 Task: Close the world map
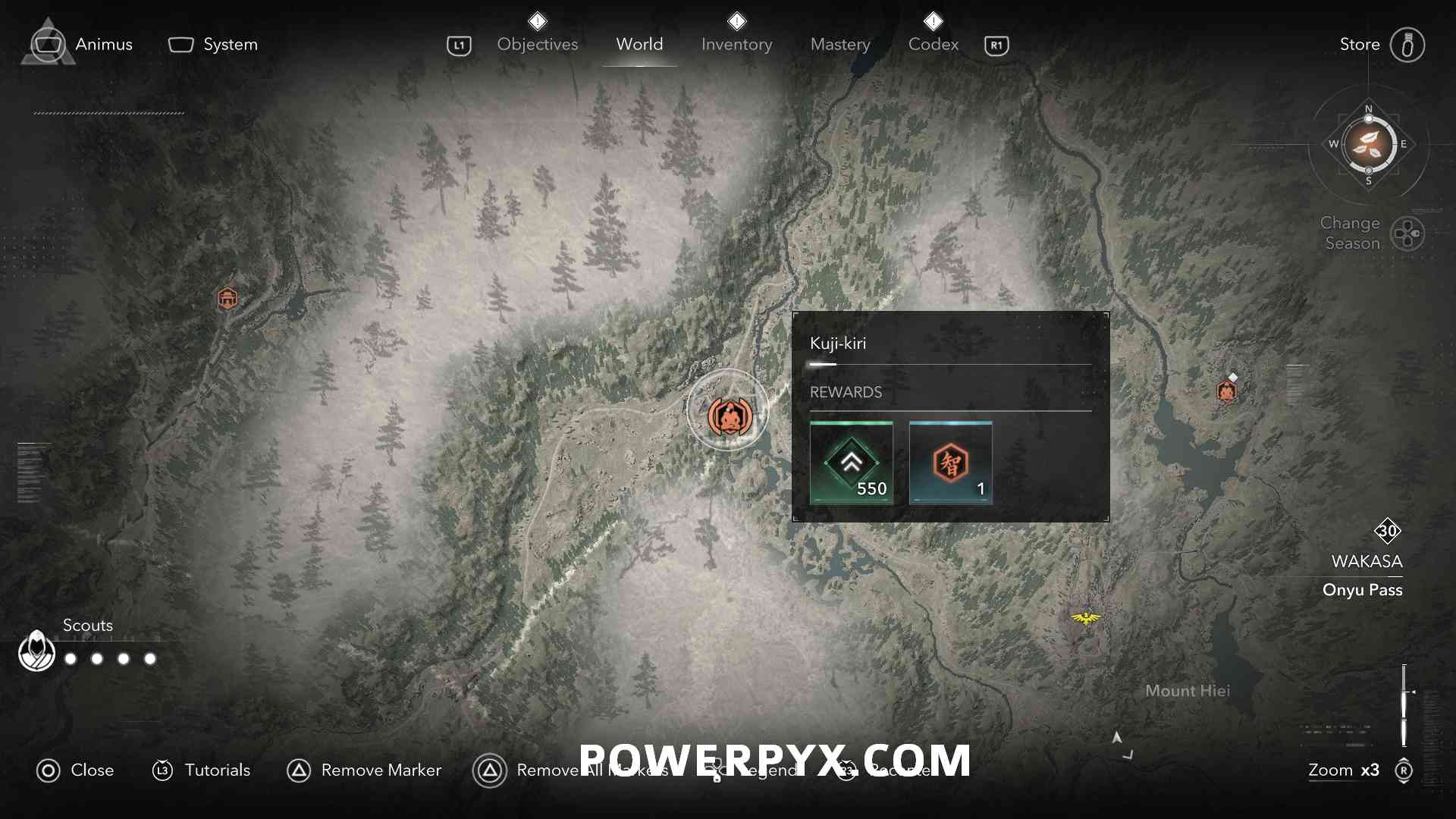click(75, 770)
